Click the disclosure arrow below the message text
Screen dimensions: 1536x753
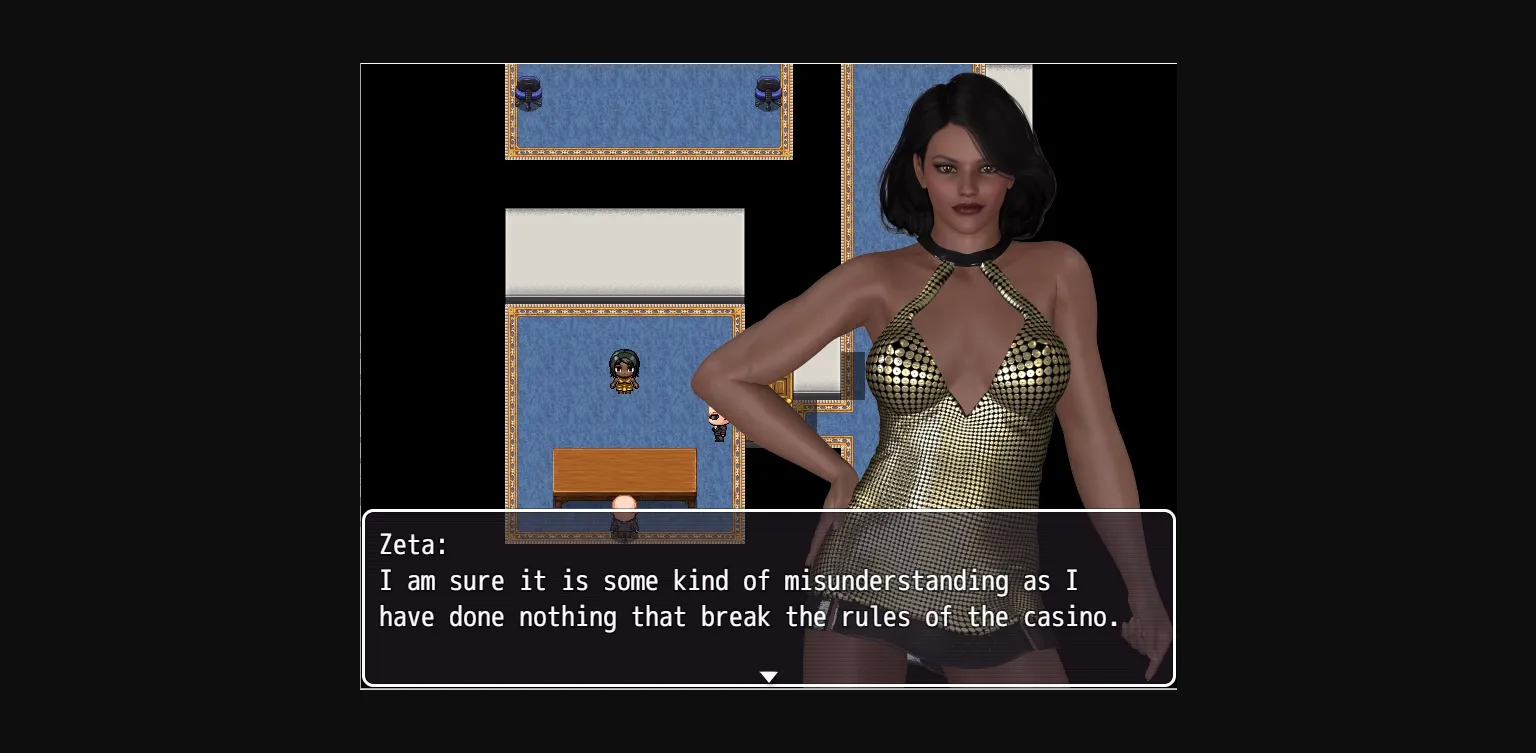[x=768, y=676]
